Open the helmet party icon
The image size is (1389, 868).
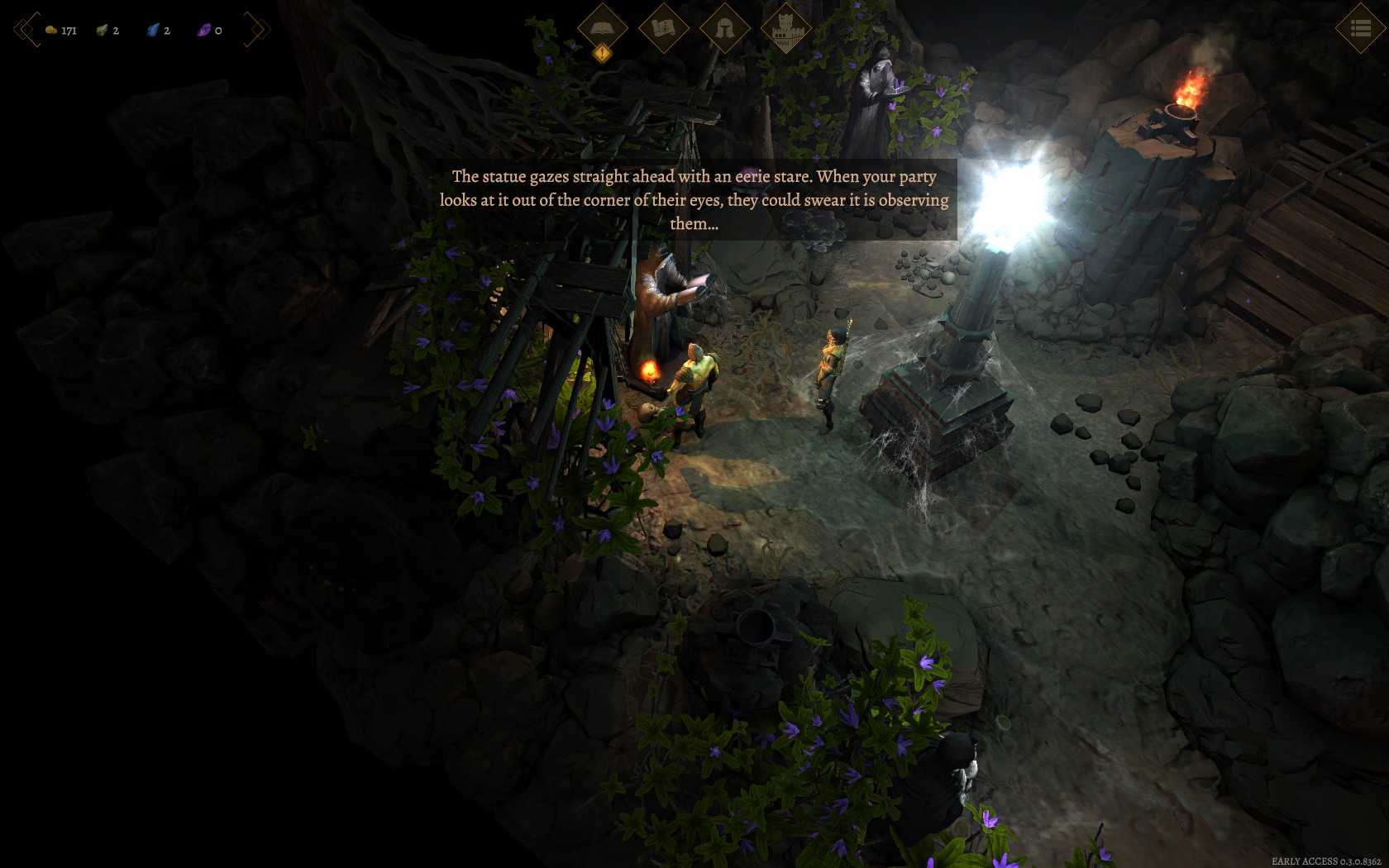pos(724,28)
